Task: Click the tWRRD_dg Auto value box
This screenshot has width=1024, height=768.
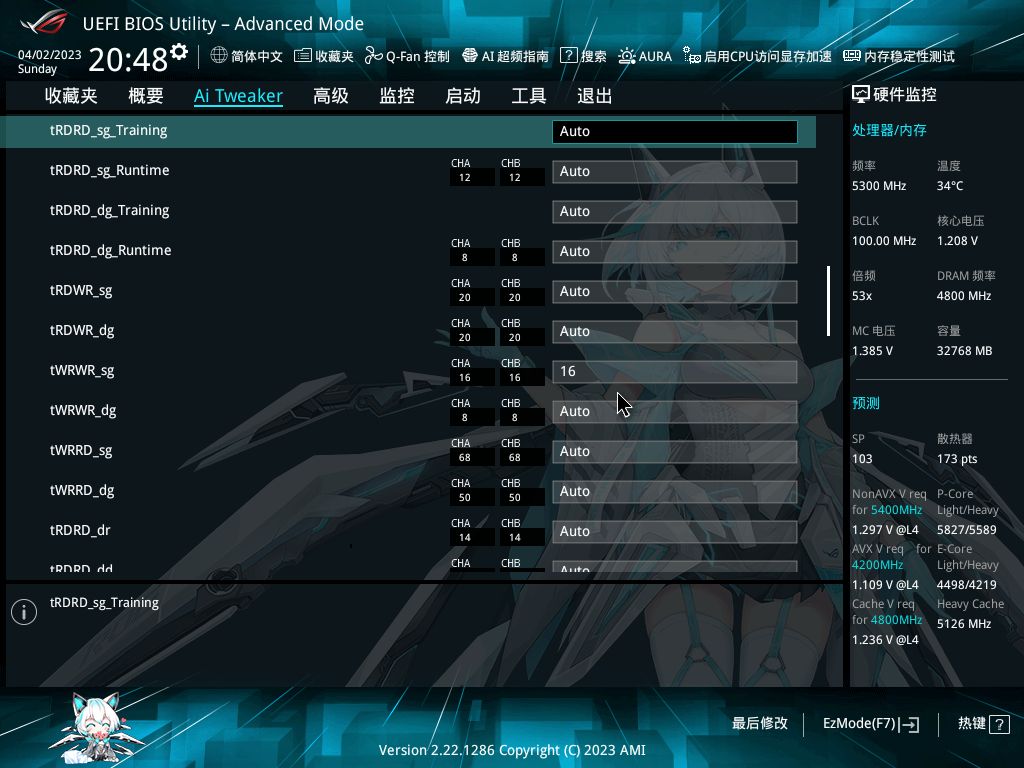Action: click(674, 491)
